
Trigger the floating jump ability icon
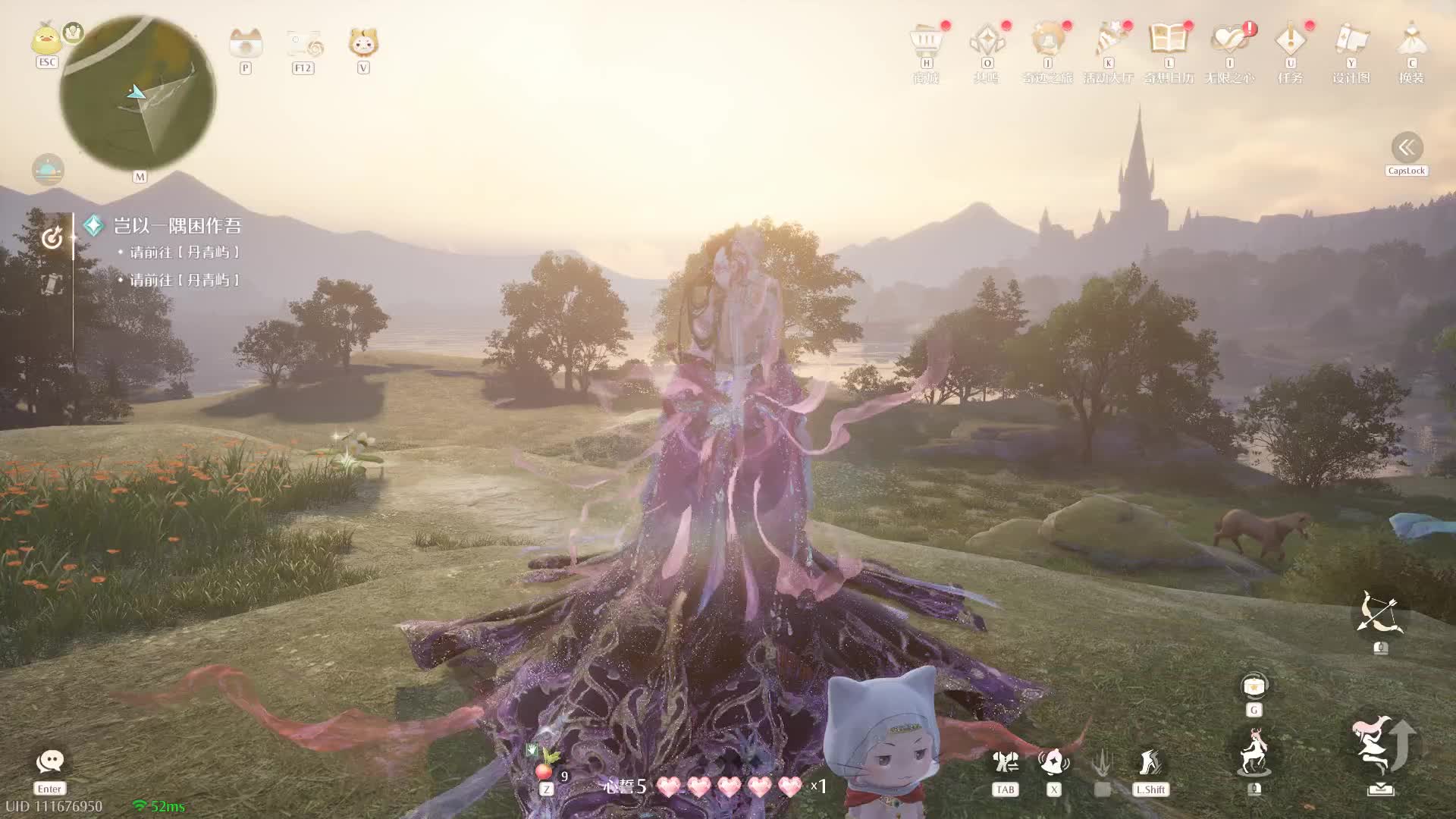(1380, 745)
